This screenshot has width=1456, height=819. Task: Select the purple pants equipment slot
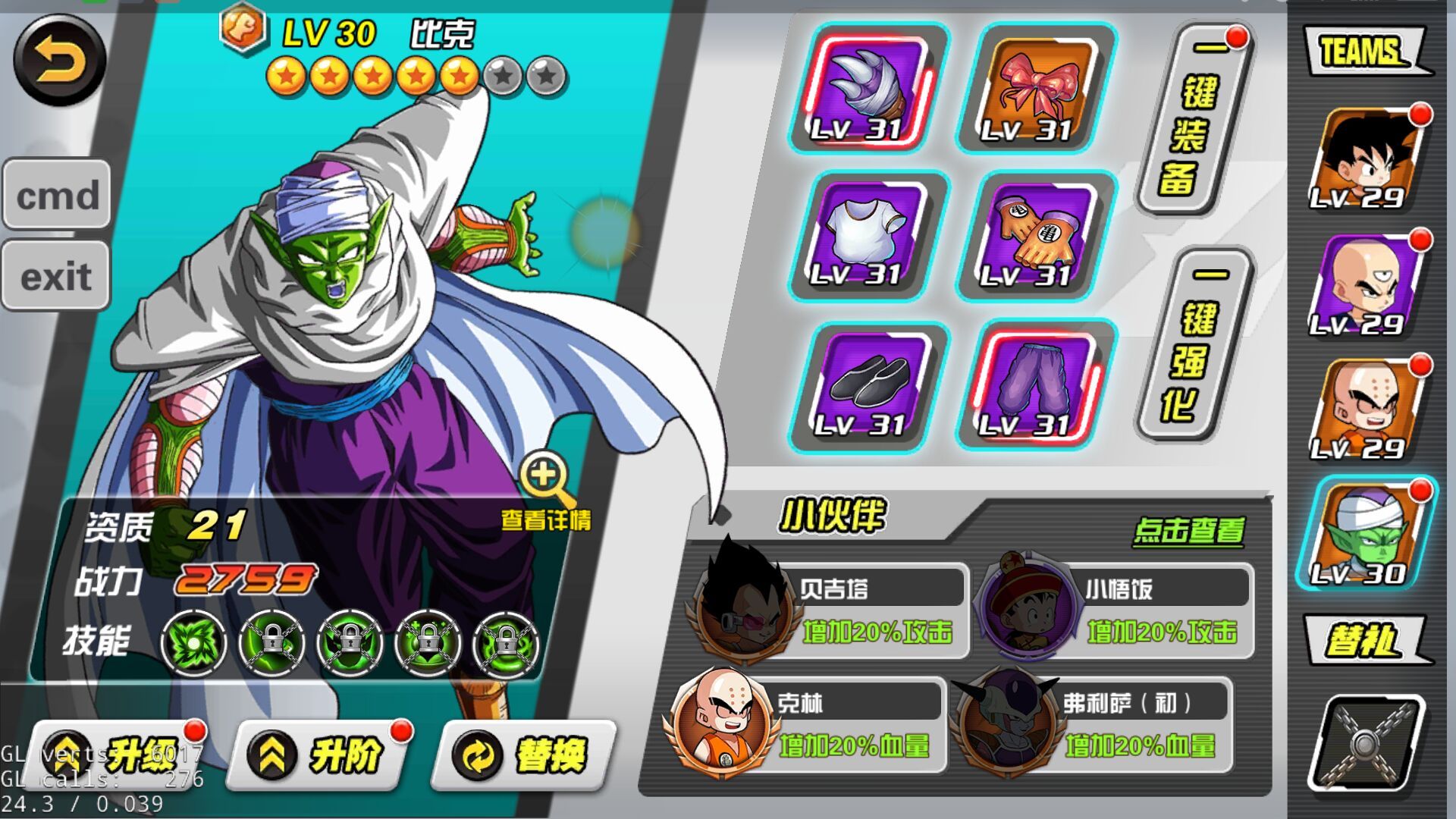point(1037,387)
